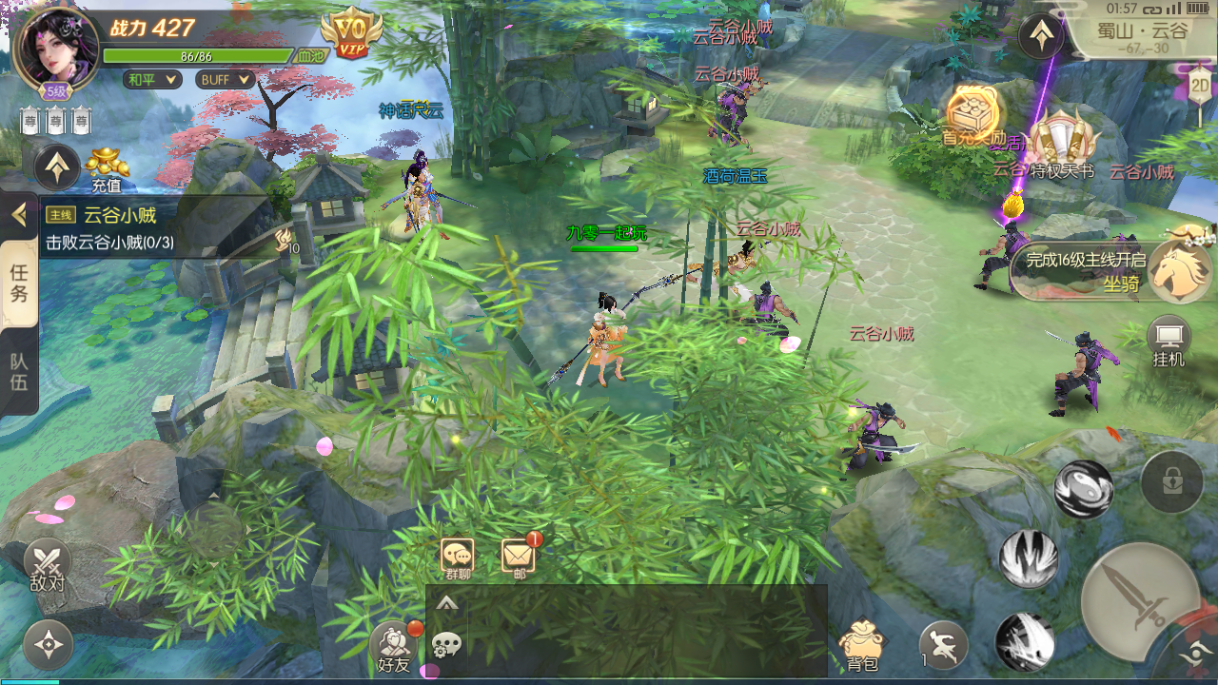Select the 云谷小贼 main quest tracker
Viewport: 1218px width, 685px height.
[160, 227]
